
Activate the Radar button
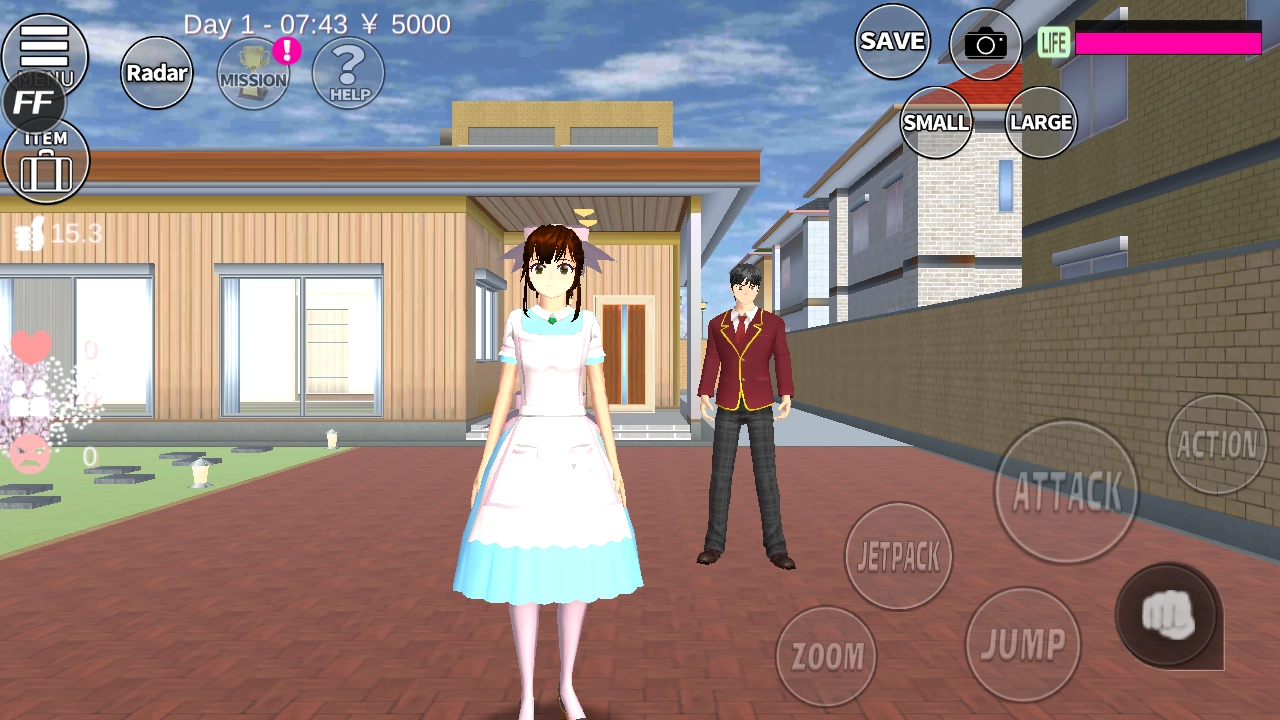coord(157,73)
